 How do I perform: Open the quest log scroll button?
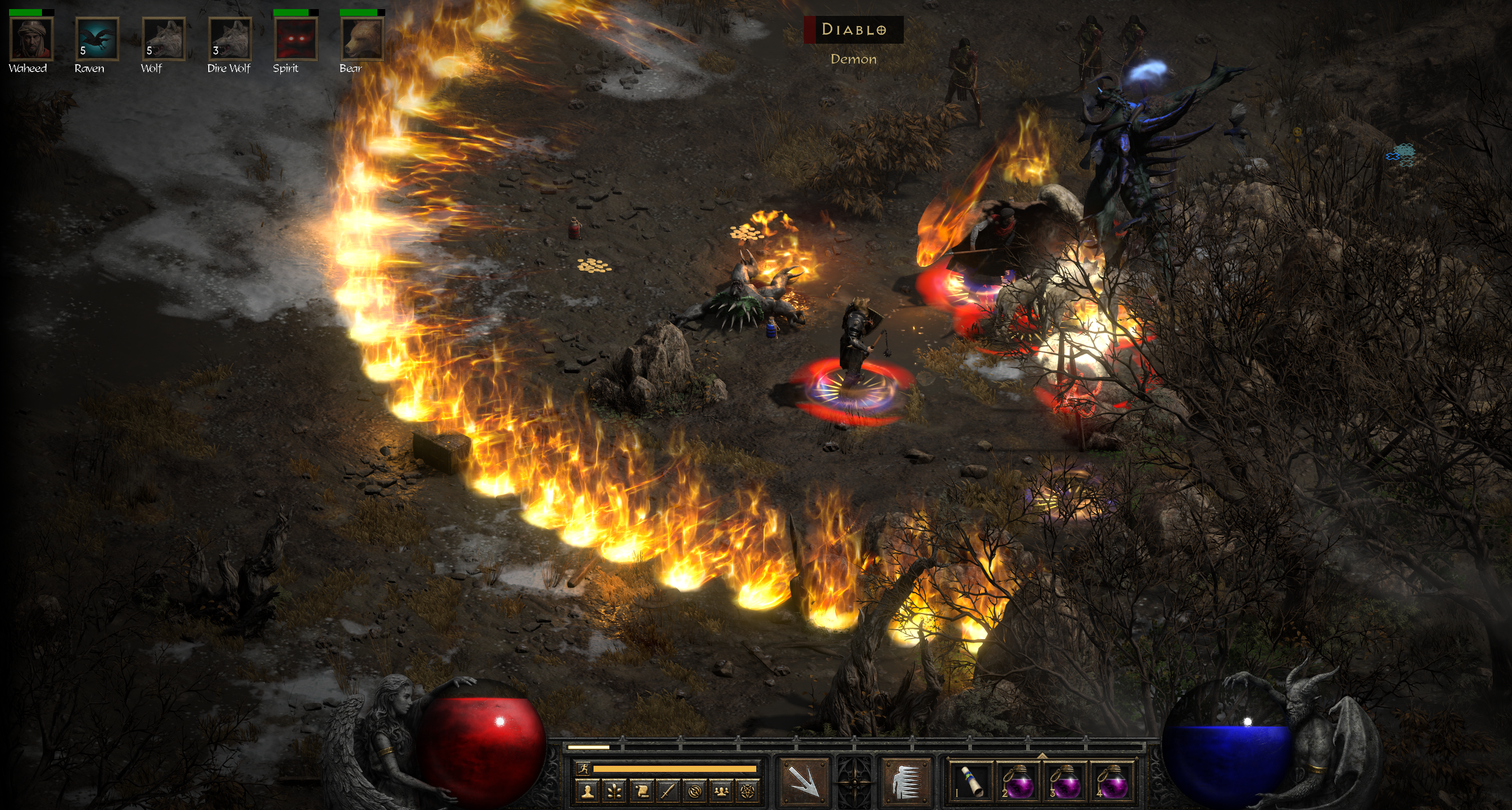(641, 792)
